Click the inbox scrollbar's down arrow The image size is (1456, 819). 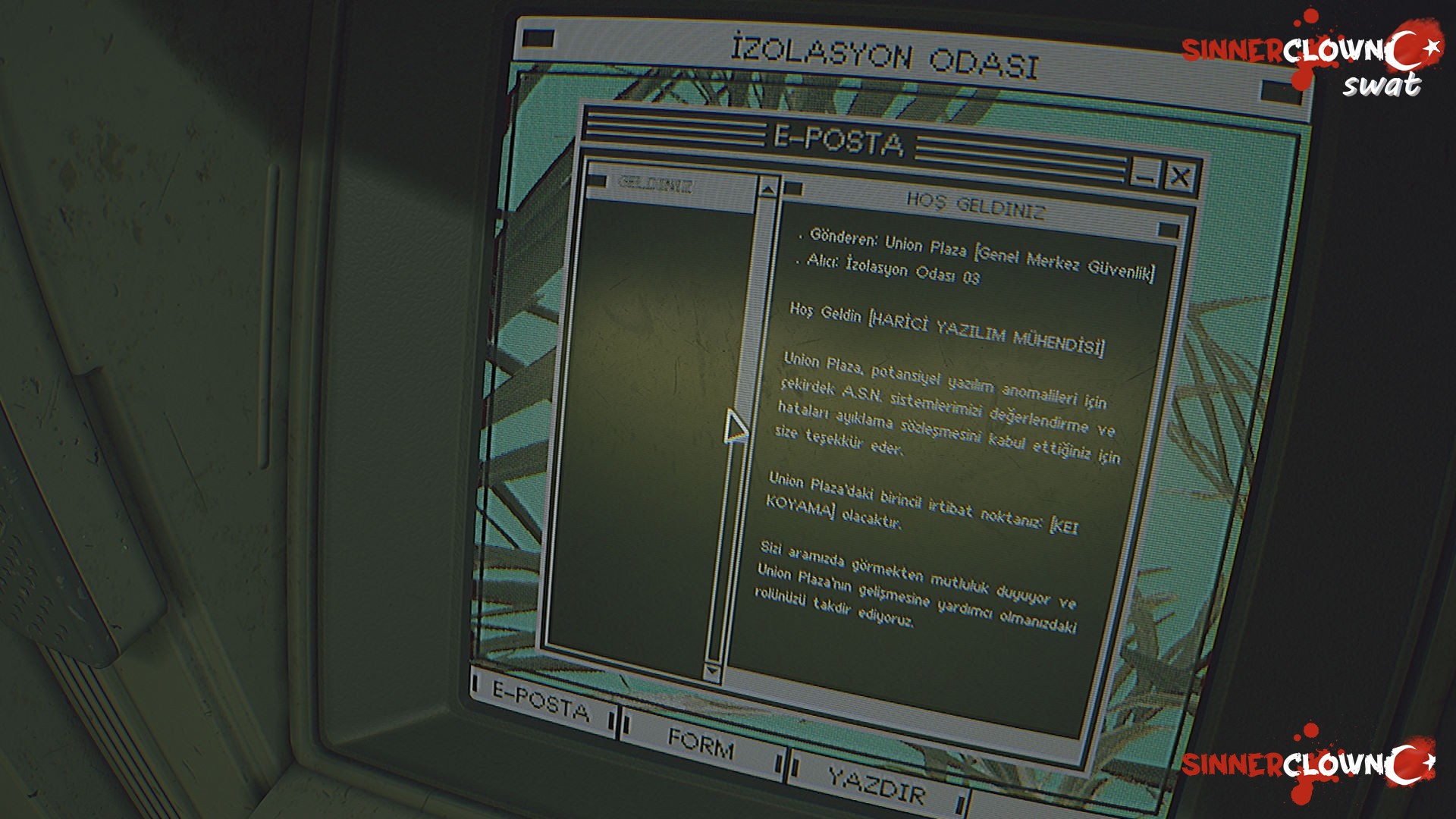point(711,670)
